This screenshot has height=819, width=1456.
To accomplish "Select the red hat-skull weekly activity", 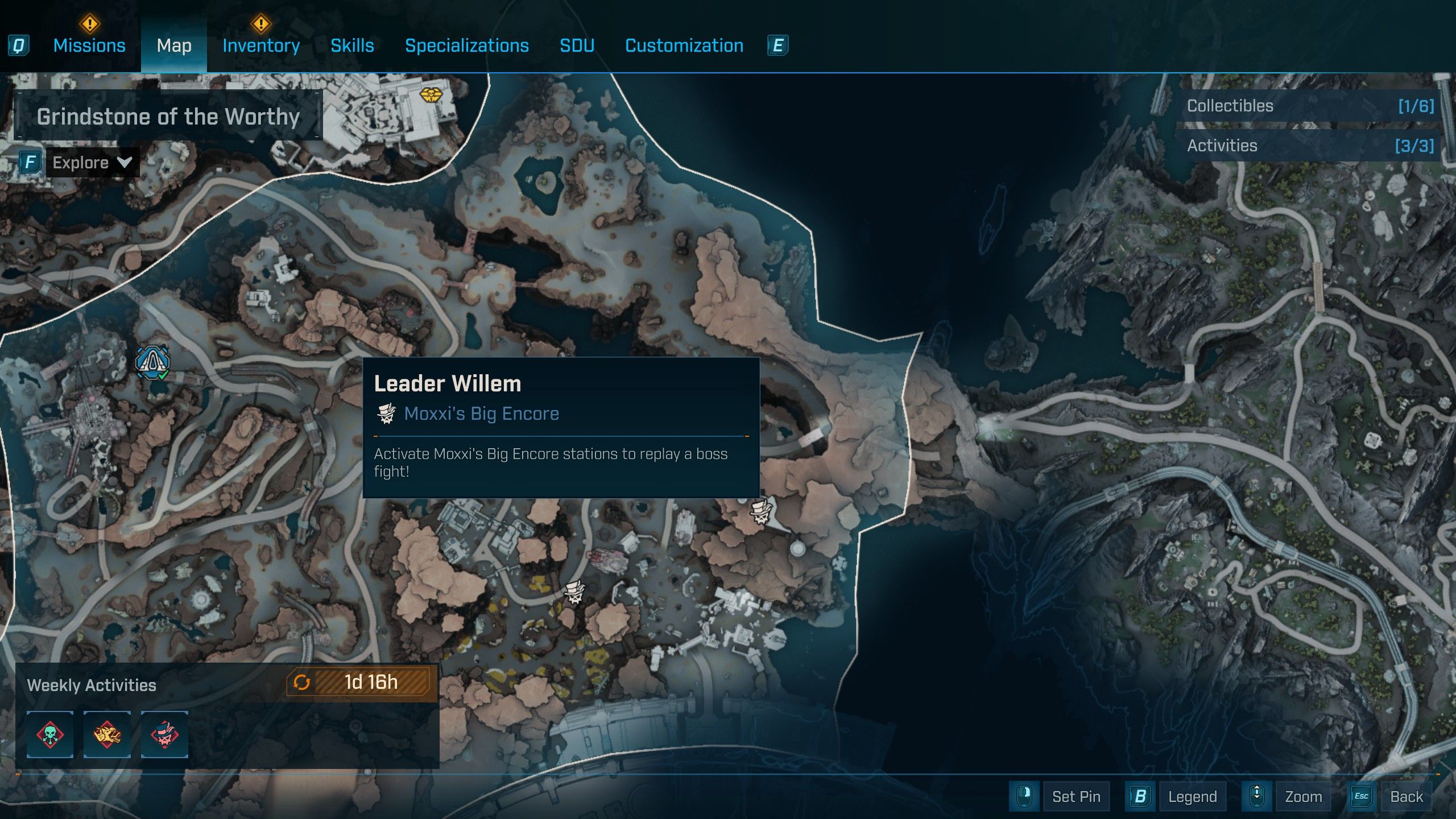I will [x=164, y=734].
